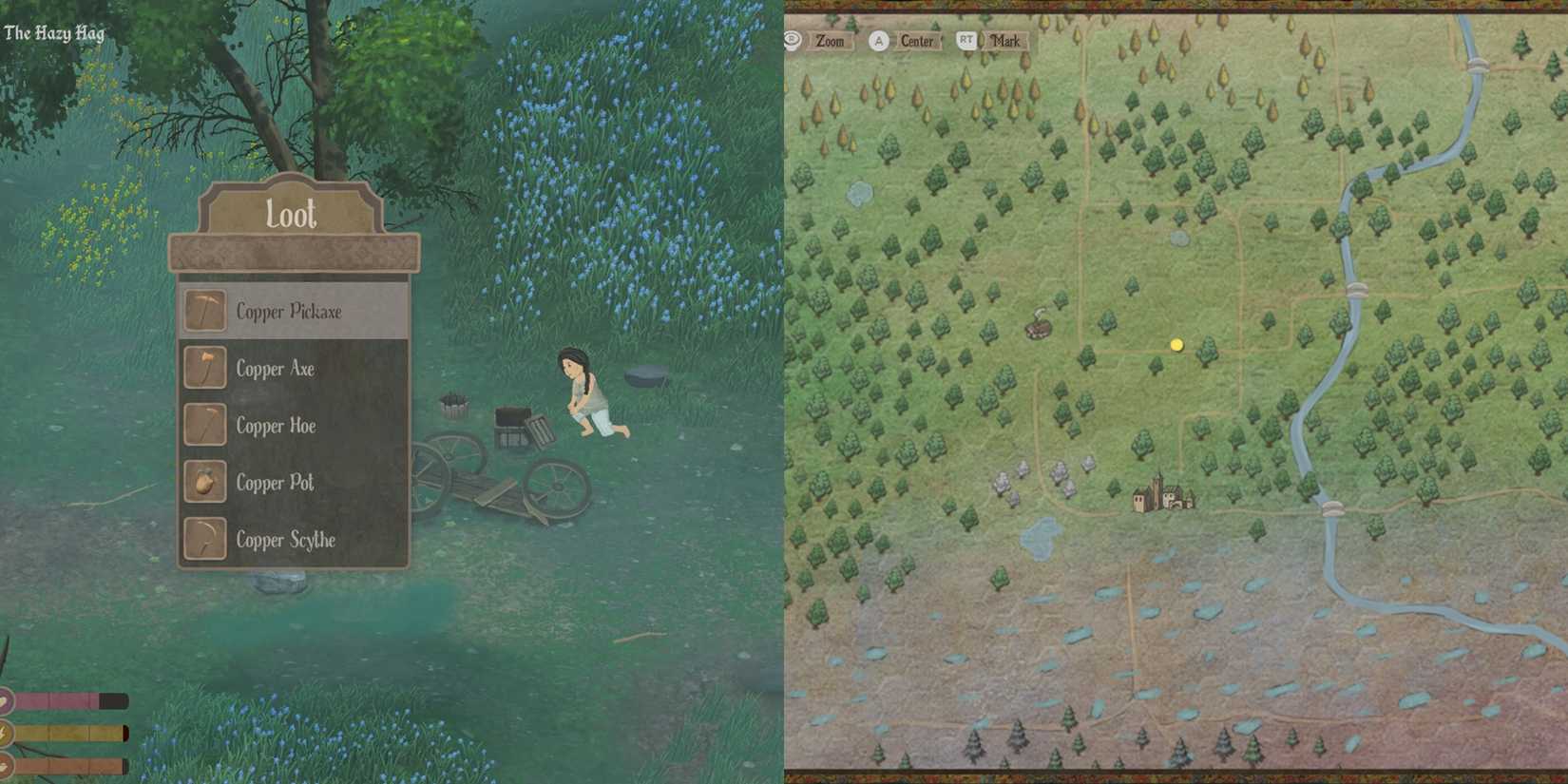Click the lightning energy icon bottom-left
The width and height of the screenshot is (1568, 784).
pos(6,732)
